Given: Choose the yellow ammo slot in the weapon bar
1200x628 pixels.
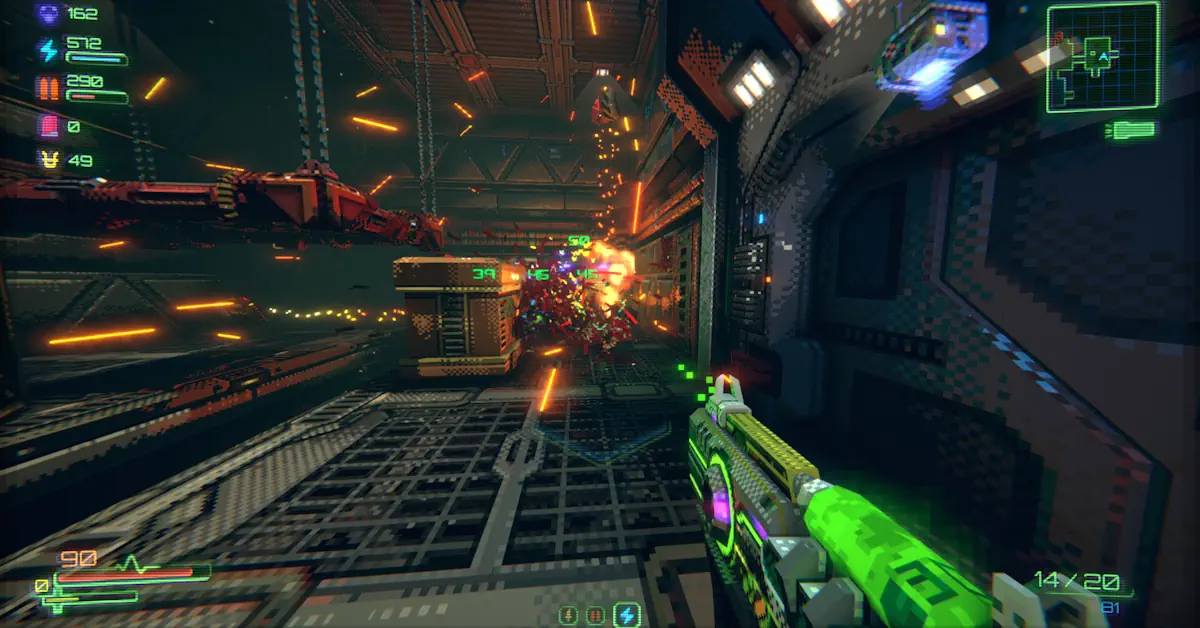Looking at the screenshot, I should (x=569, y=614).
